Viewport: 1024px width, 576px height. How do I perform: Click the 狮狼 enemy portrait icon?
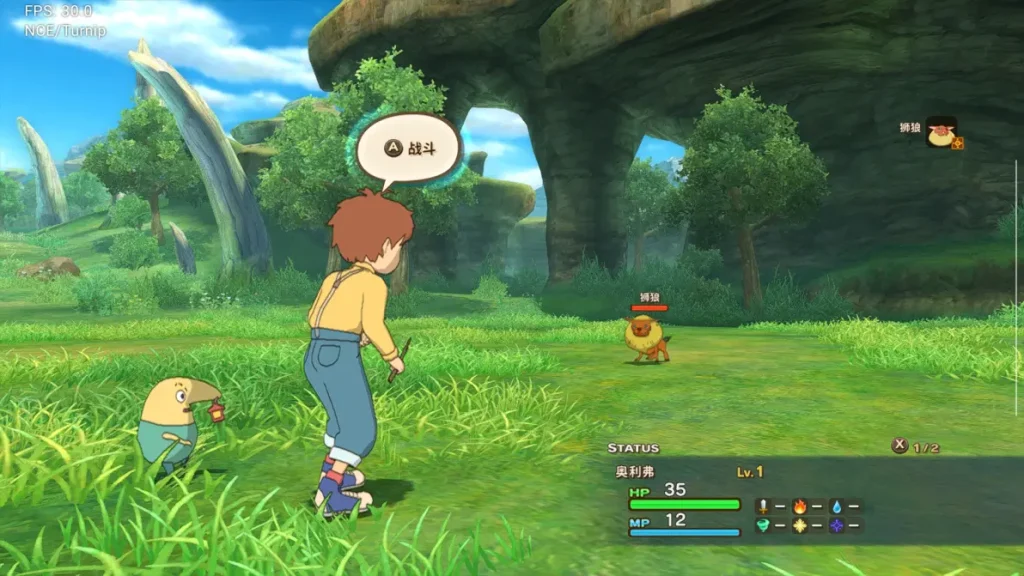[x=941, y=132]
